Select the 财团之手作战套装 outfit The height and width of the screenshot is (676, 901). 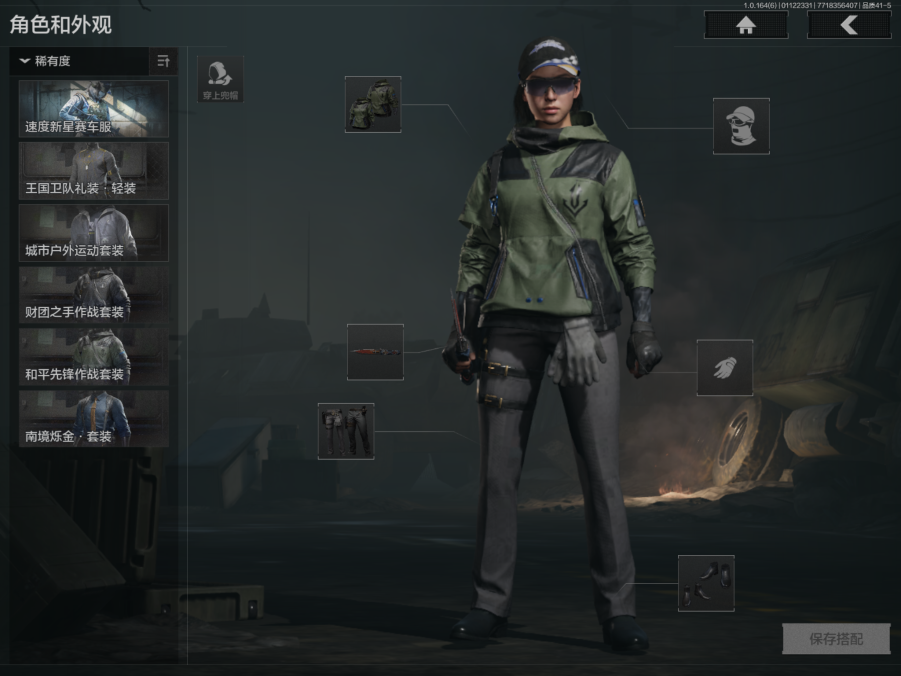click(x=94, y=295)
